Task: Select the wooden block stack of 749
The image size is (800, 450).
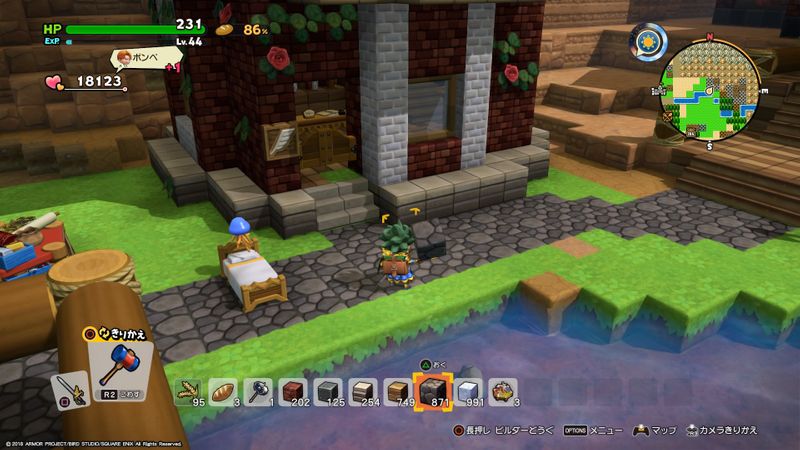Action: pyautogui.click(x=398, y=390)
